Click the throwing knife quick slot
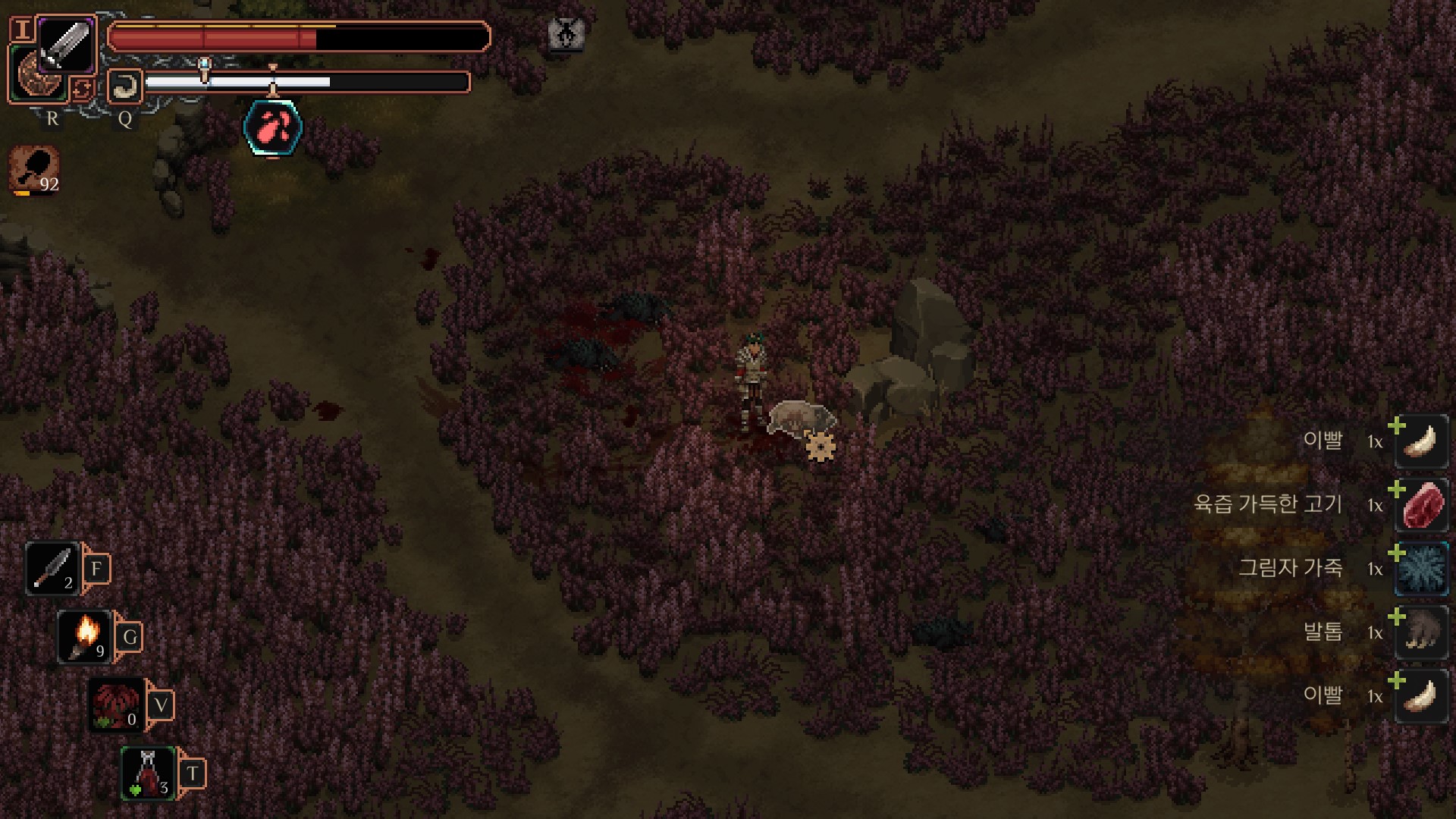 (52, 568)
